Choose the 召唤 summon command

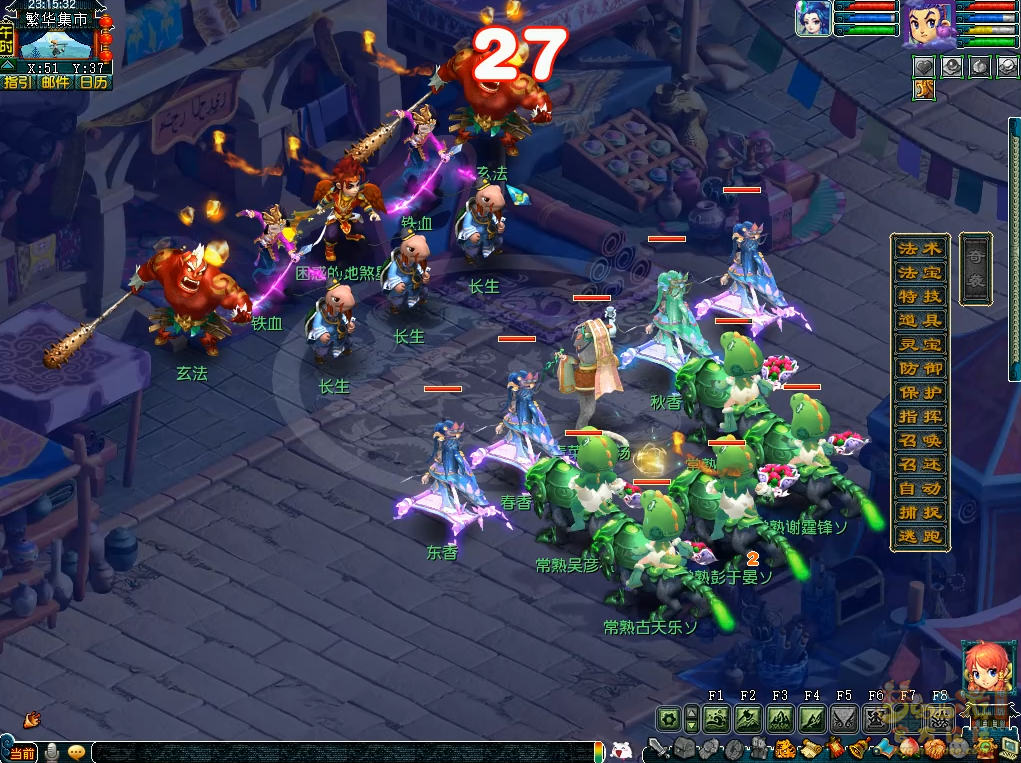(919, 440)
